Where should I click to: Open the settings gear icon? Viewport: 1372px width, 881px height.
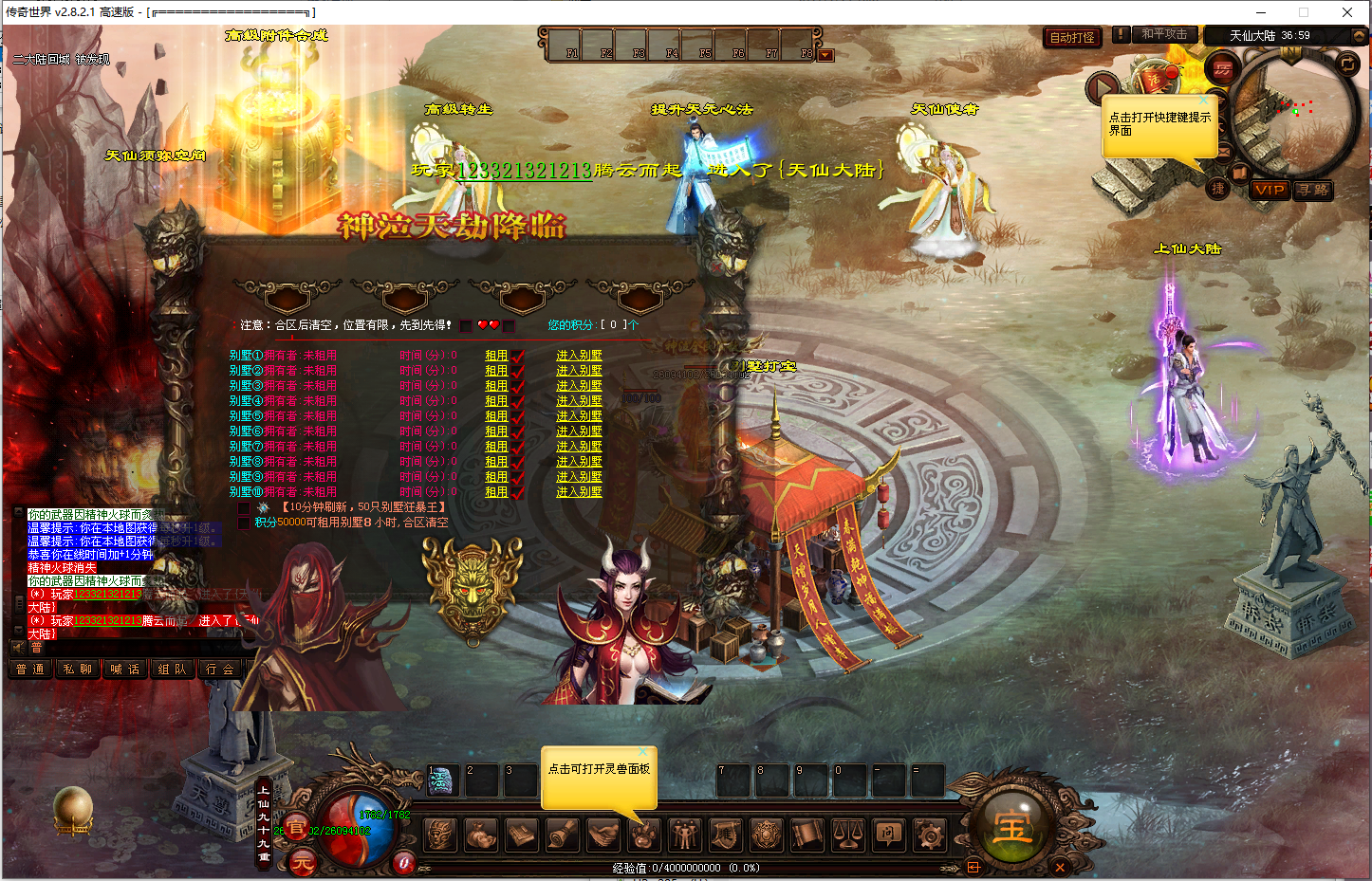coord(929,835)
